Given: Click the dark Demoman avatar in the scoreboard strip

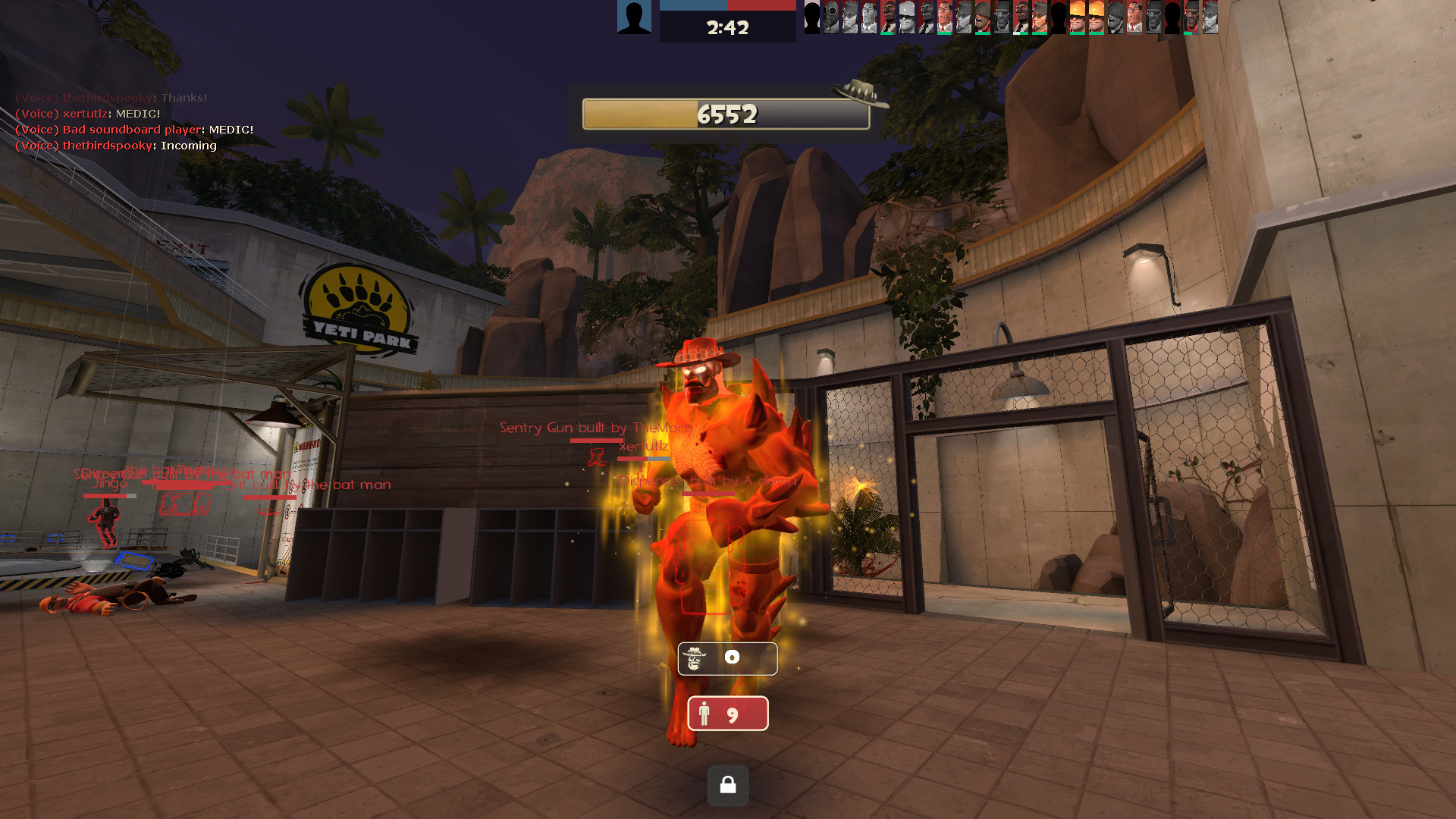Looking at the screenshot, I should (1191, 19).
